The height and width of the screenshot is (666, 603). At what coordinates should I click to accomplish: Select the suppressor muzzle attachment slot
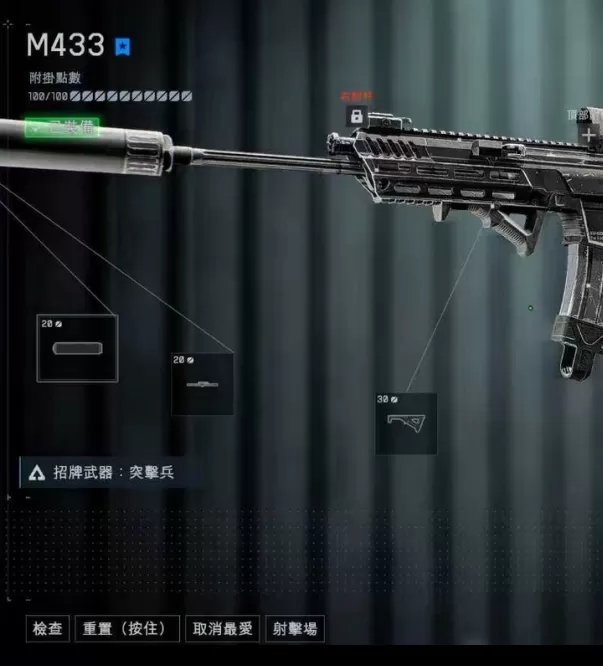77,348
